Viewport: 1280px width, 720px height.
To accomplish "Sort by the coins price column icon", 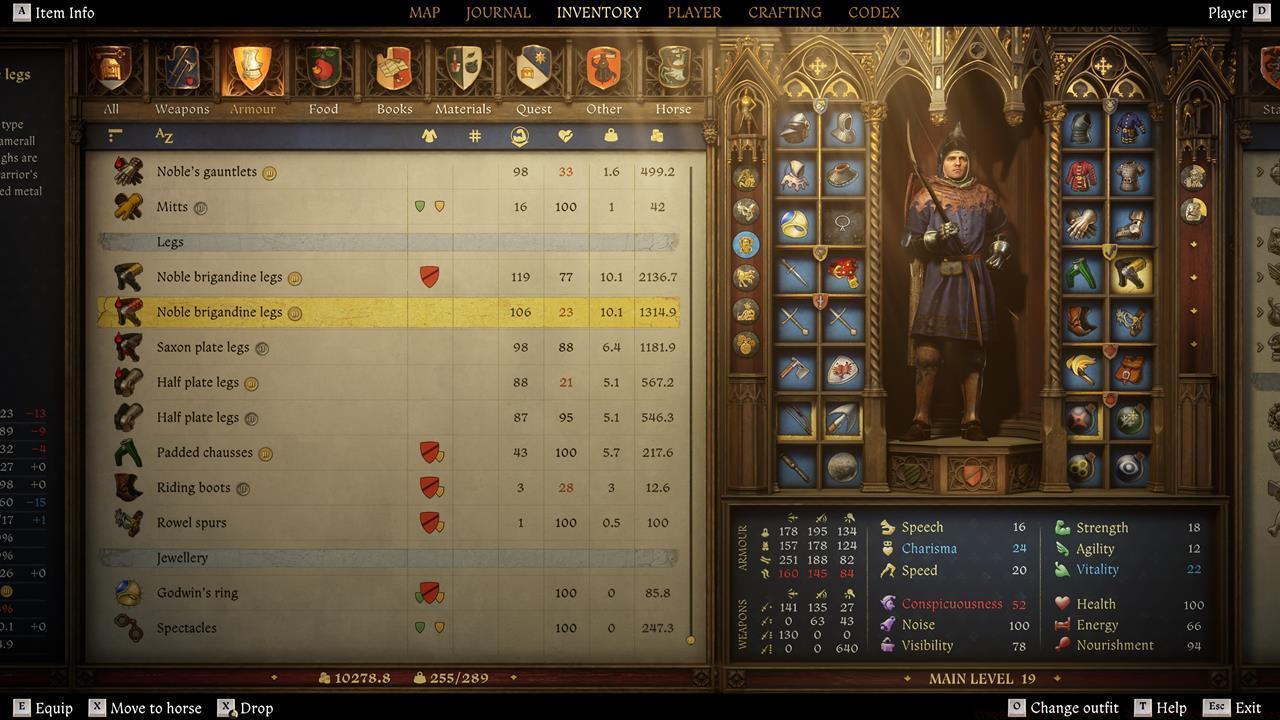I will (656, 135).
